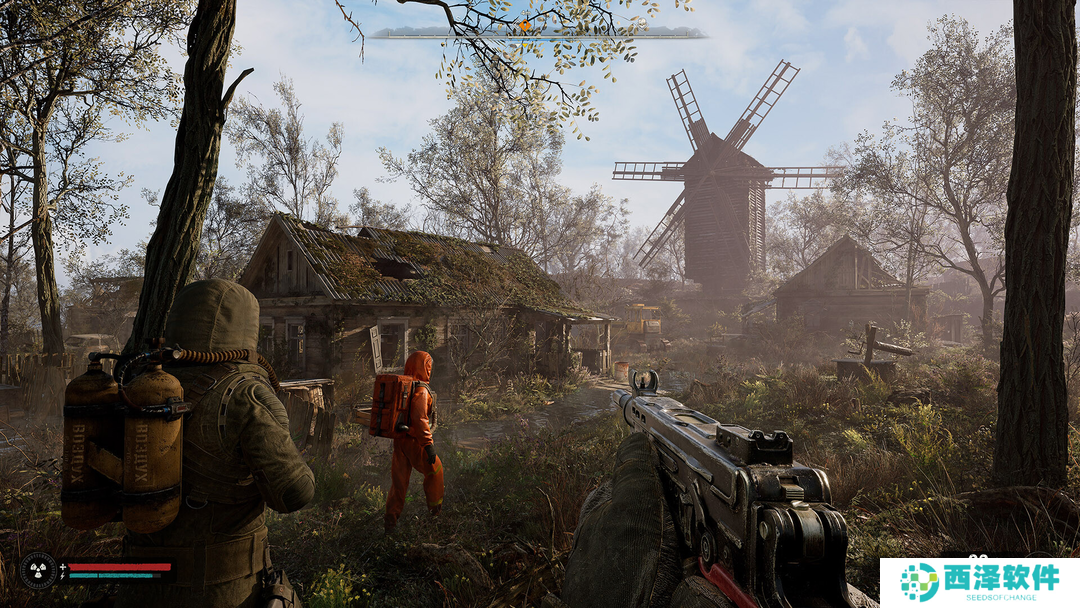Click the orange diamond objective marker on compass
The height and width of the screenshot is (608, 1080).
point(524,25)
